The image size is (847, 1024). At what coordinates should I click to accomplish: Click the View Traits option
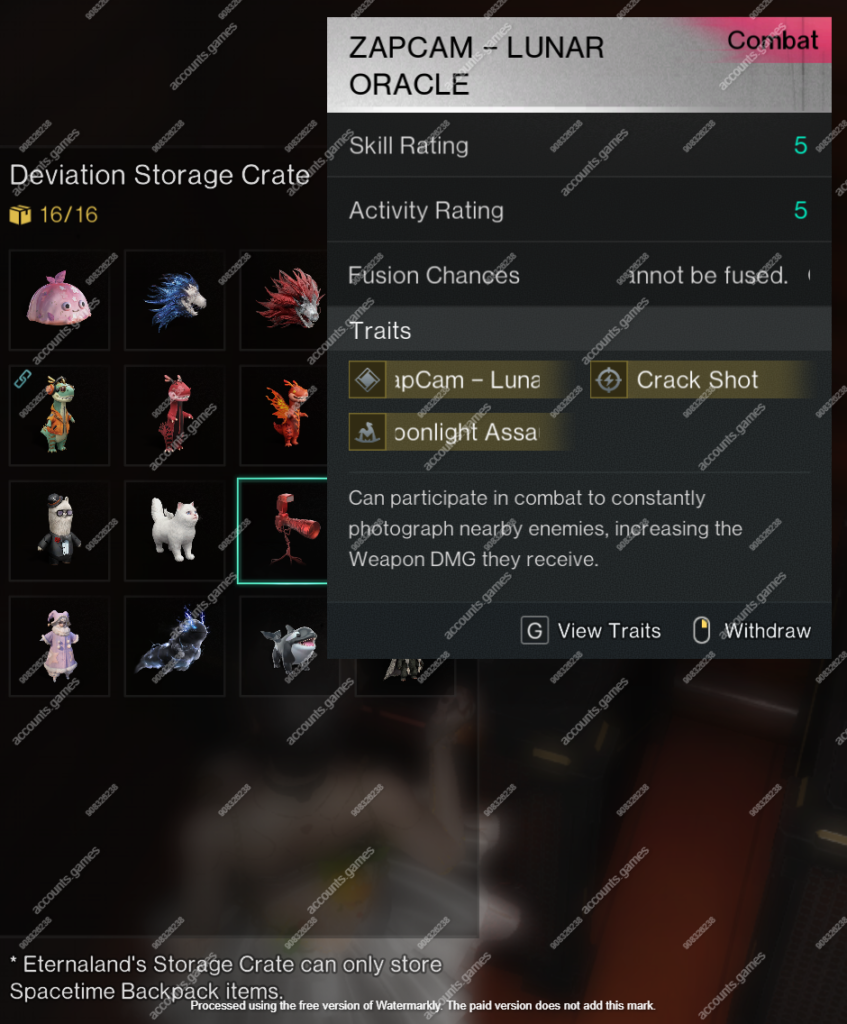point(591,631)
